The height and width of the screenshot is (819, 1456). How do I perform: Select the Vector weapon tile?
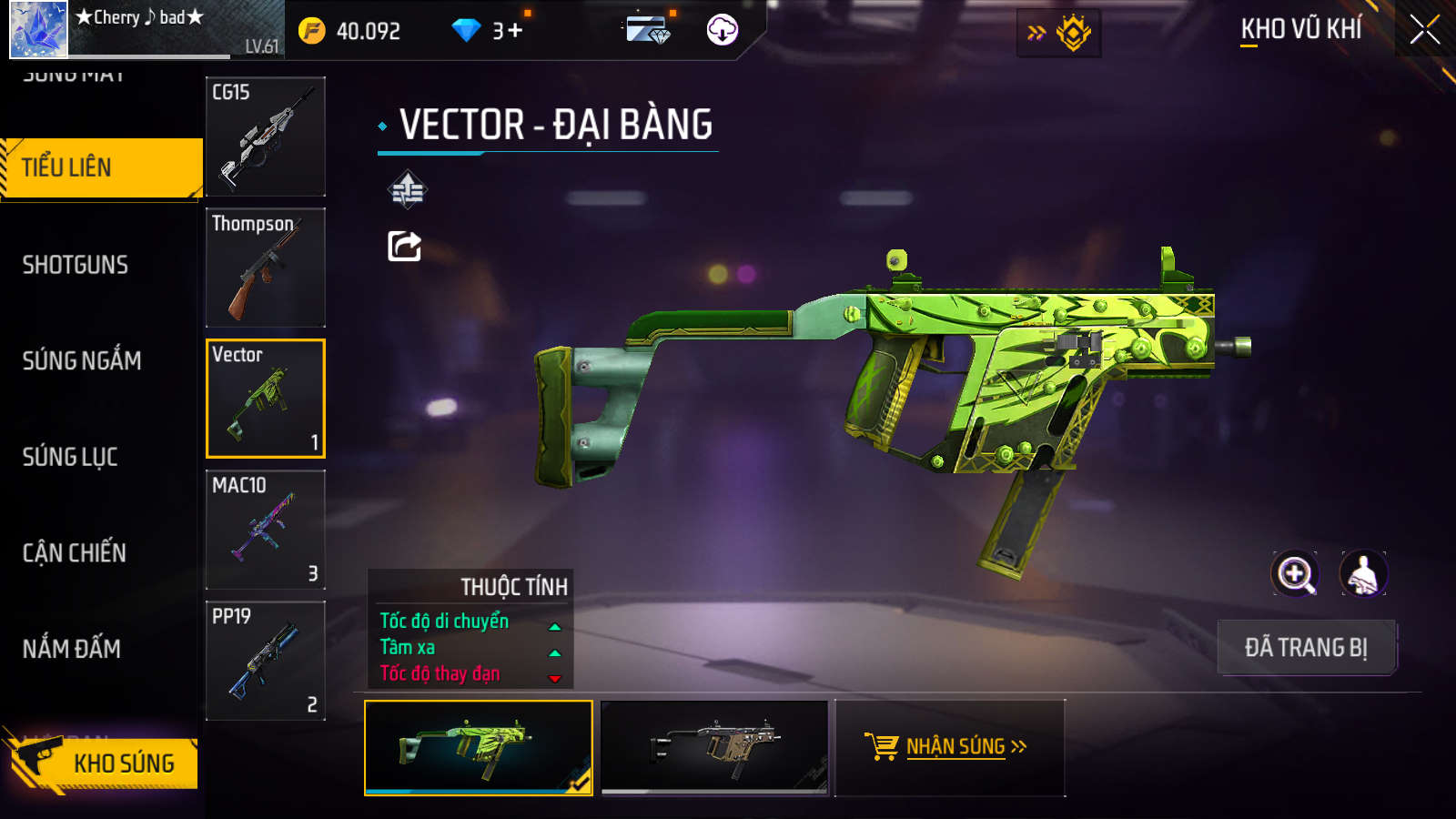pyautogui.click(x=266, y=399)
